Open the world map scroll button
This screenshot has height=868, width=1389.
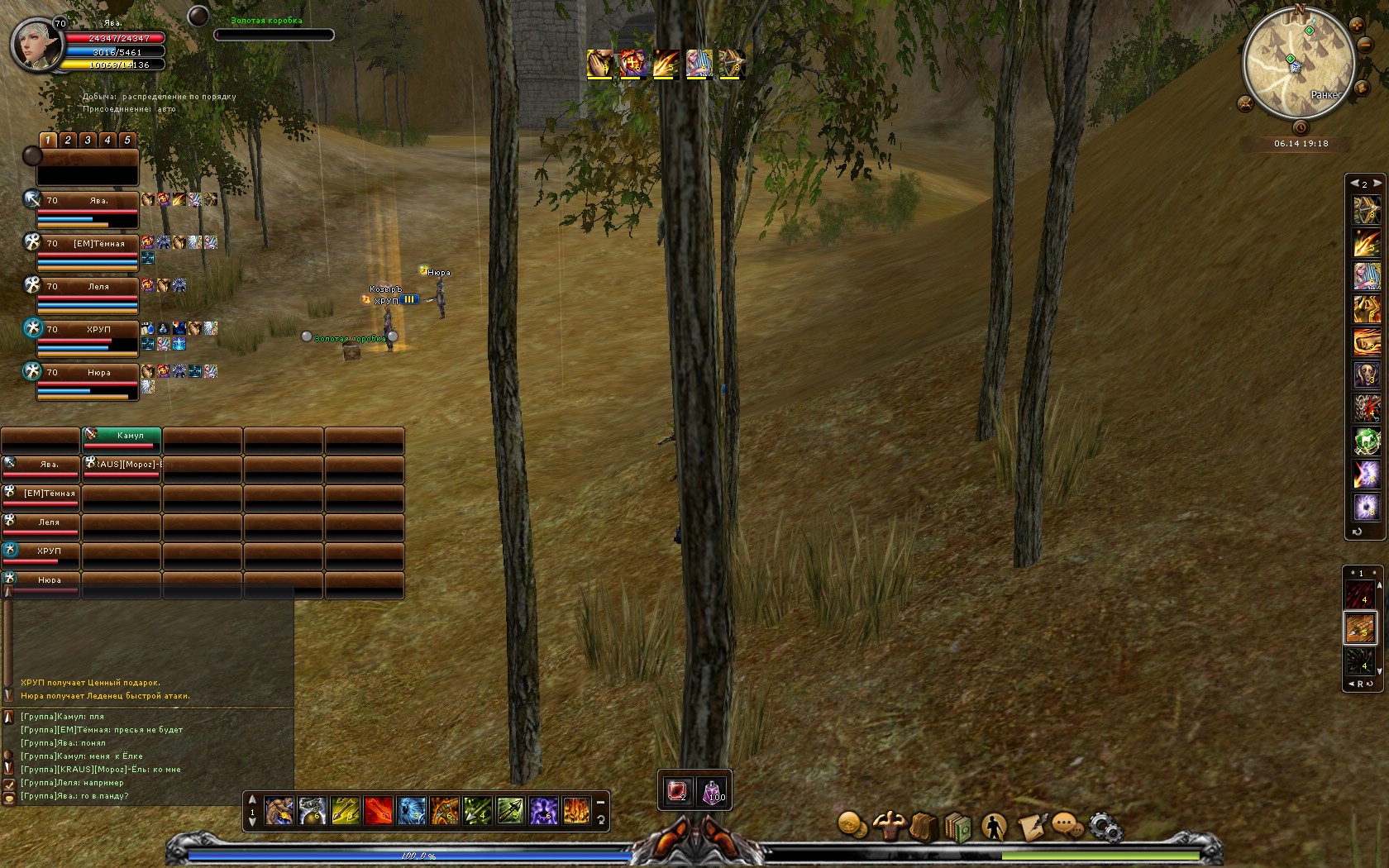(1362, 88)
